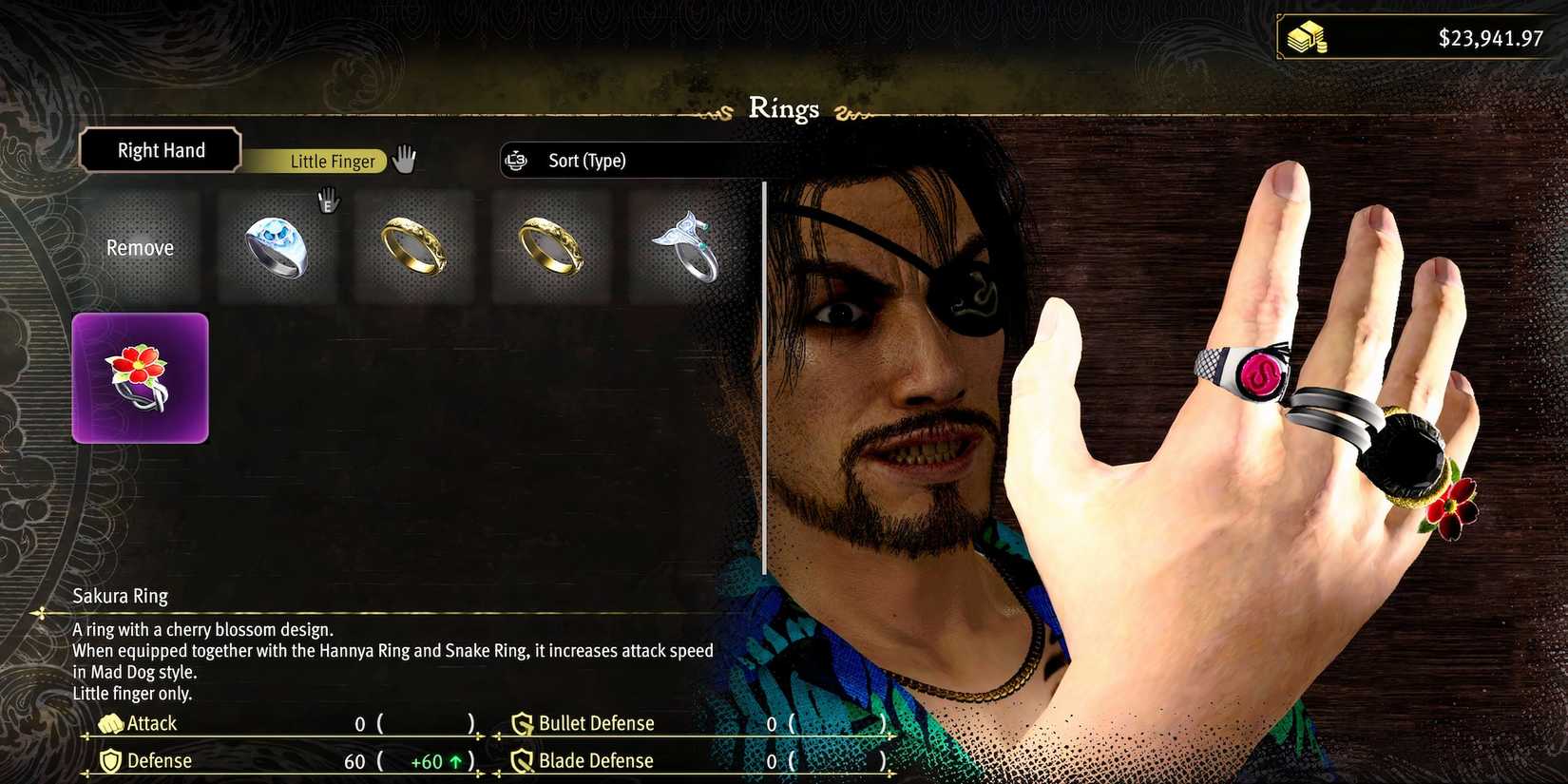
Task: Select the Blade Defense shield icon
Action: [521, 760]
